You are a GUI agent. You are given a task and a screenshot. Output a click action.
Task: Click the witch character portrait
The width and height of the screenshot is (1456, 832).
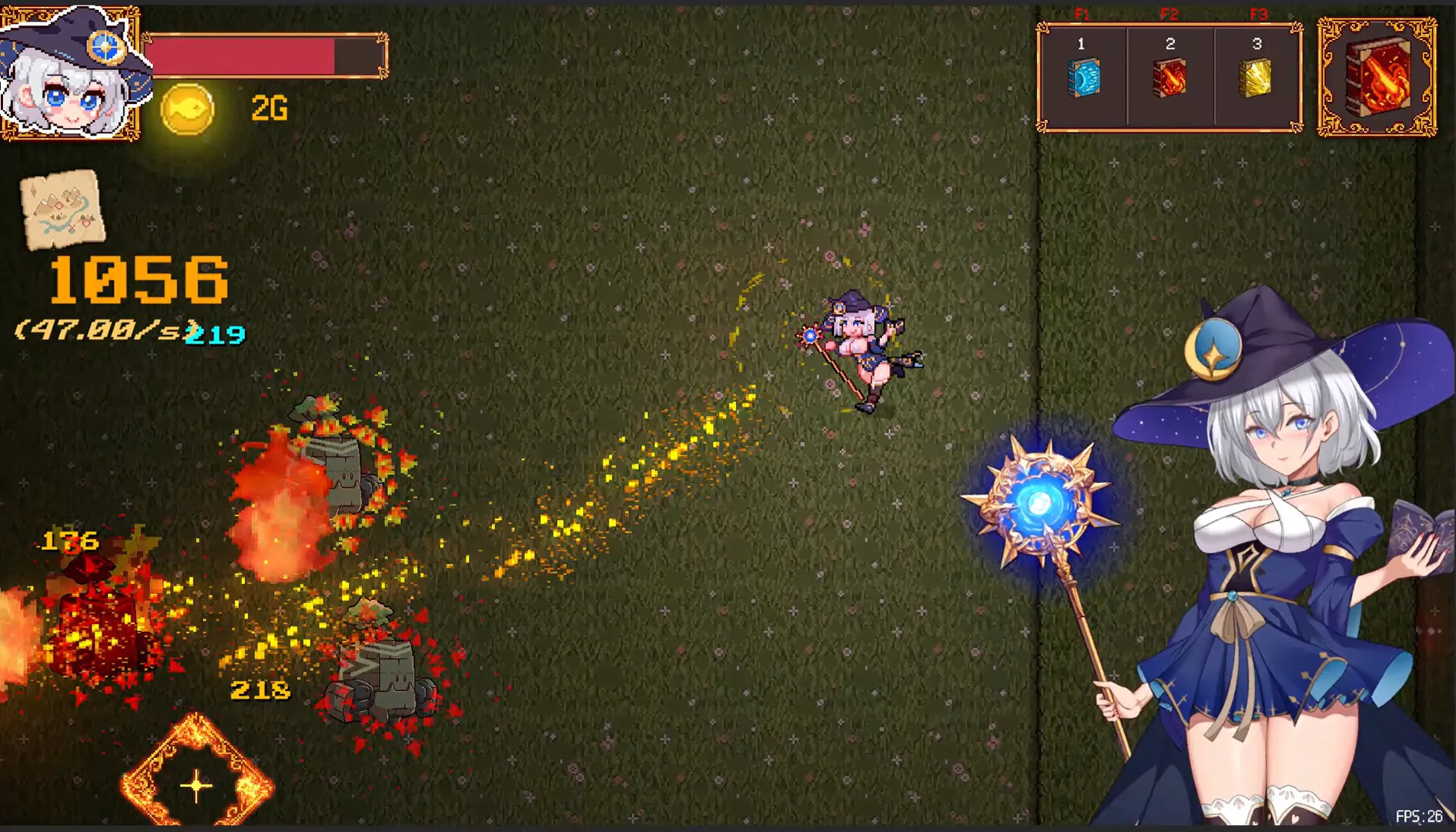69,75
